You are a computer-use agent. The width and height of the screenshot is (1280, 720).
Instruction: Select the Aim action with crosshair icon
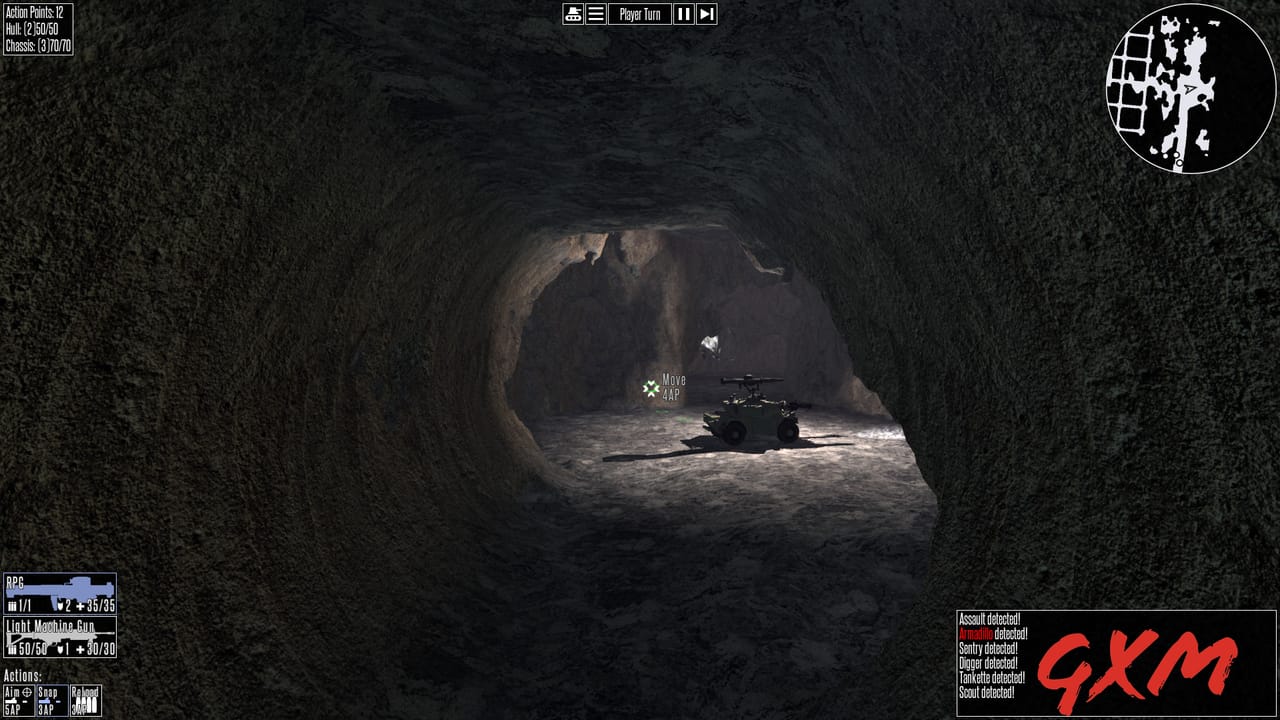coord(20,699)
